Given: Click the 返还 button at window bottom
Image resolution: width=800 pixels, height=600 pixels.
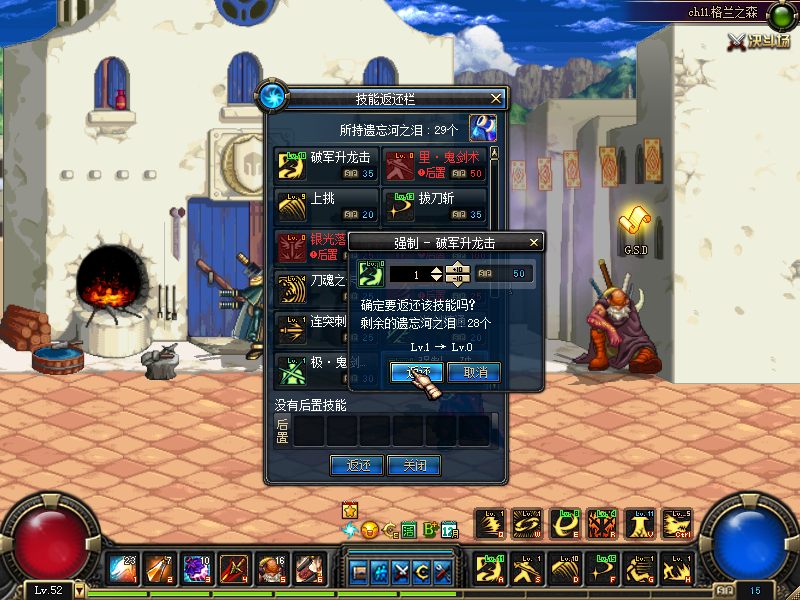Looking at the screenshot, I should pyautogui.click(x=358, y=465).
